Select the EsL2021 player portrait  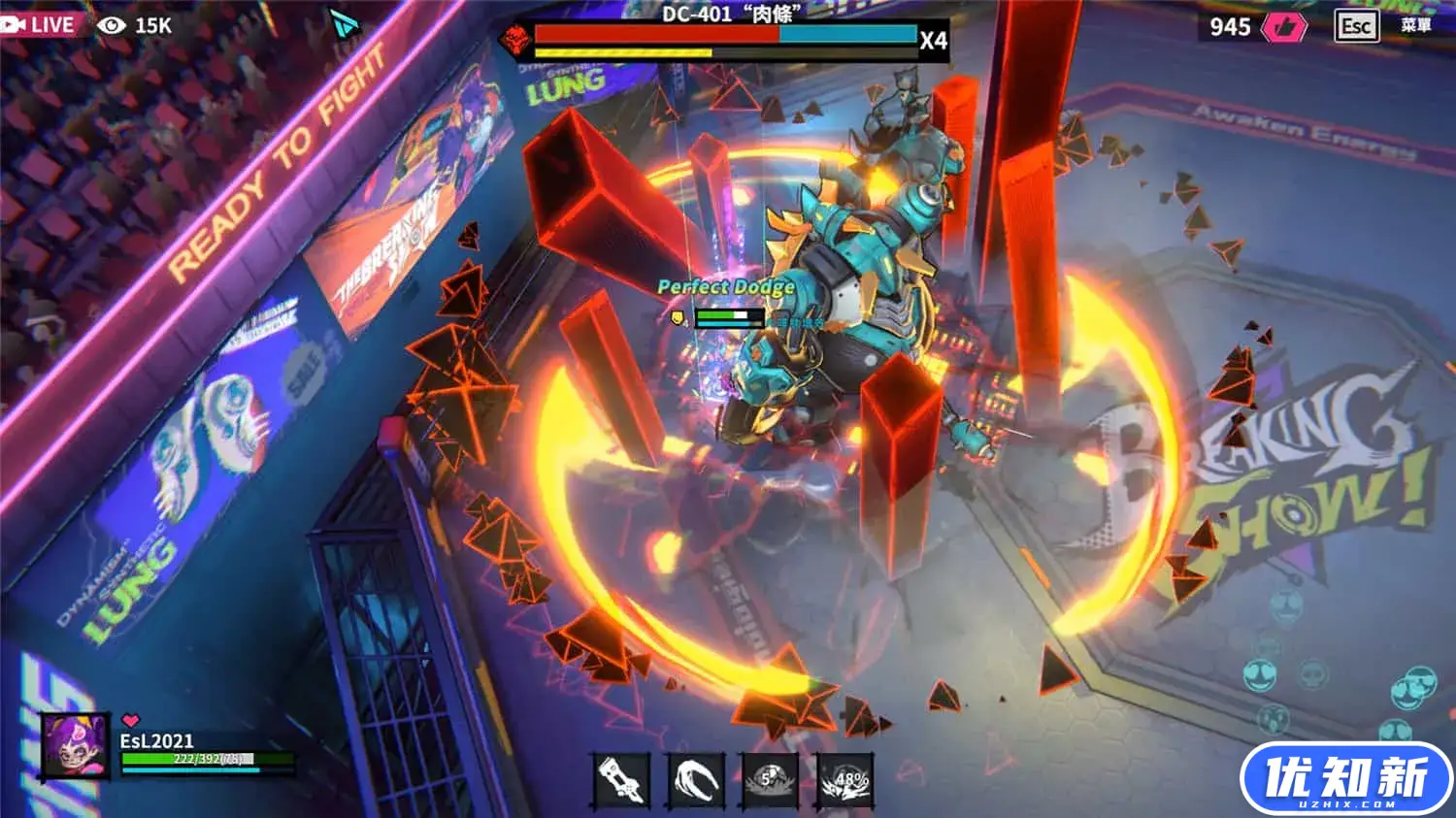[75, 745]
